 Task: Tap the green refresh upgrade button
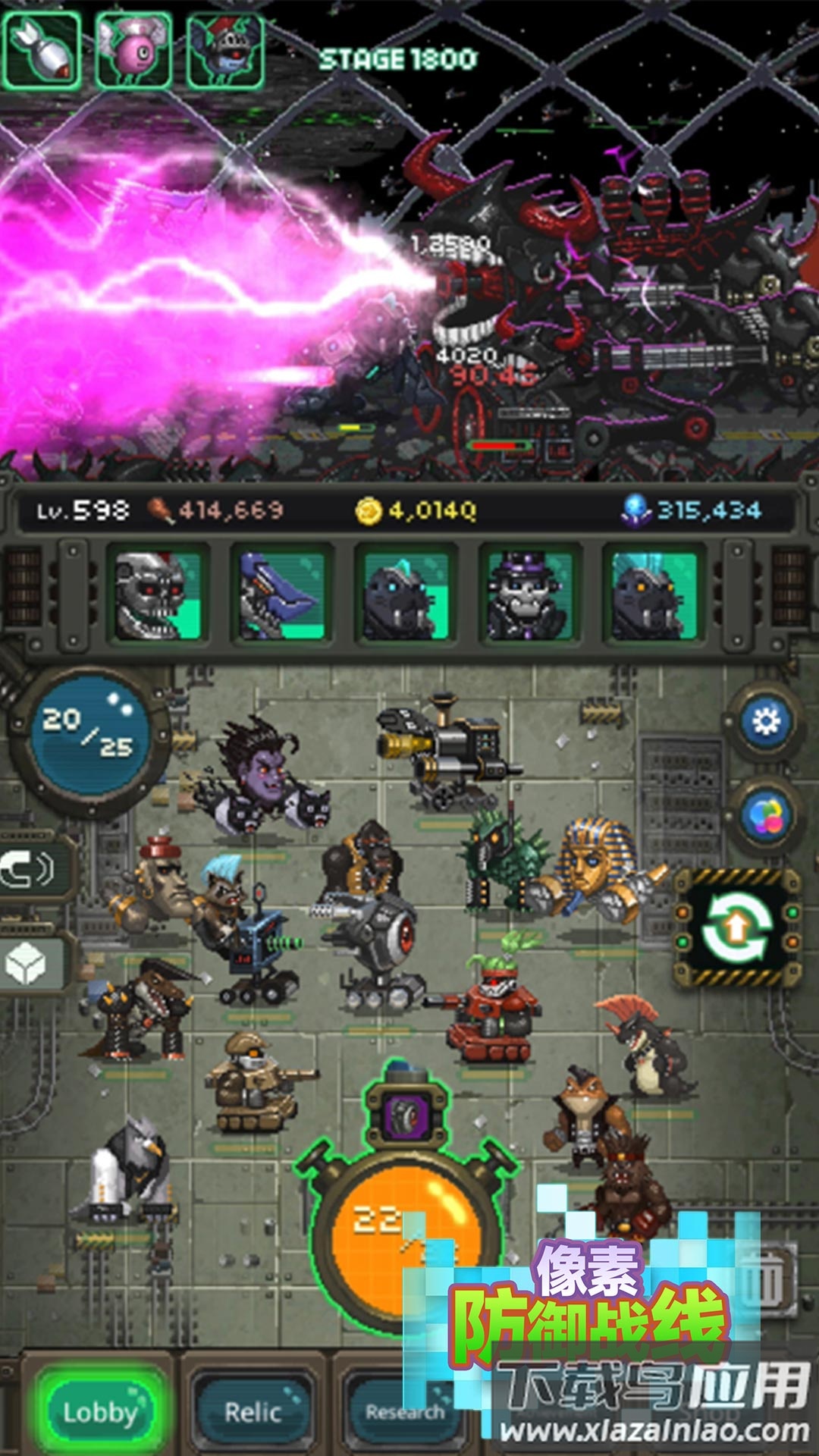(x=736, y=927)
